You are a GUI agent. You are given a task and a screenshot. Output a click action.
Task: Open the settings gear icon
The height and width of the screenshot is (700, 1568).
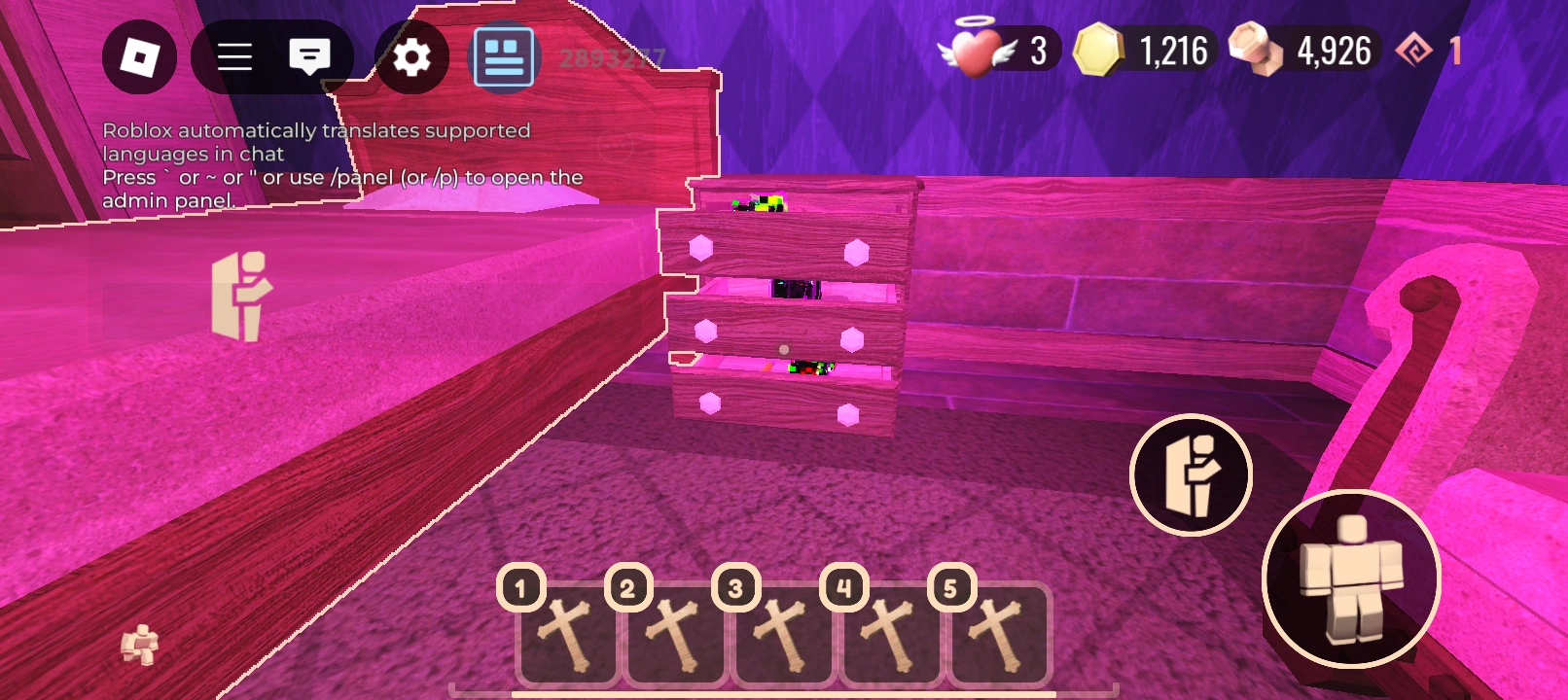[412, 56]
